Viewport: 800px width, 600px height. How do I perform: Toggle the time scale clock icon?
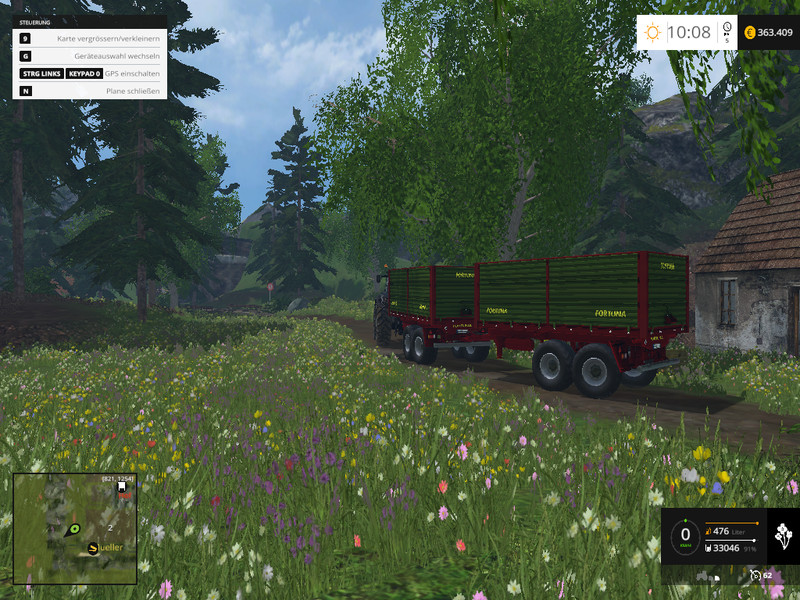point(728,31)
